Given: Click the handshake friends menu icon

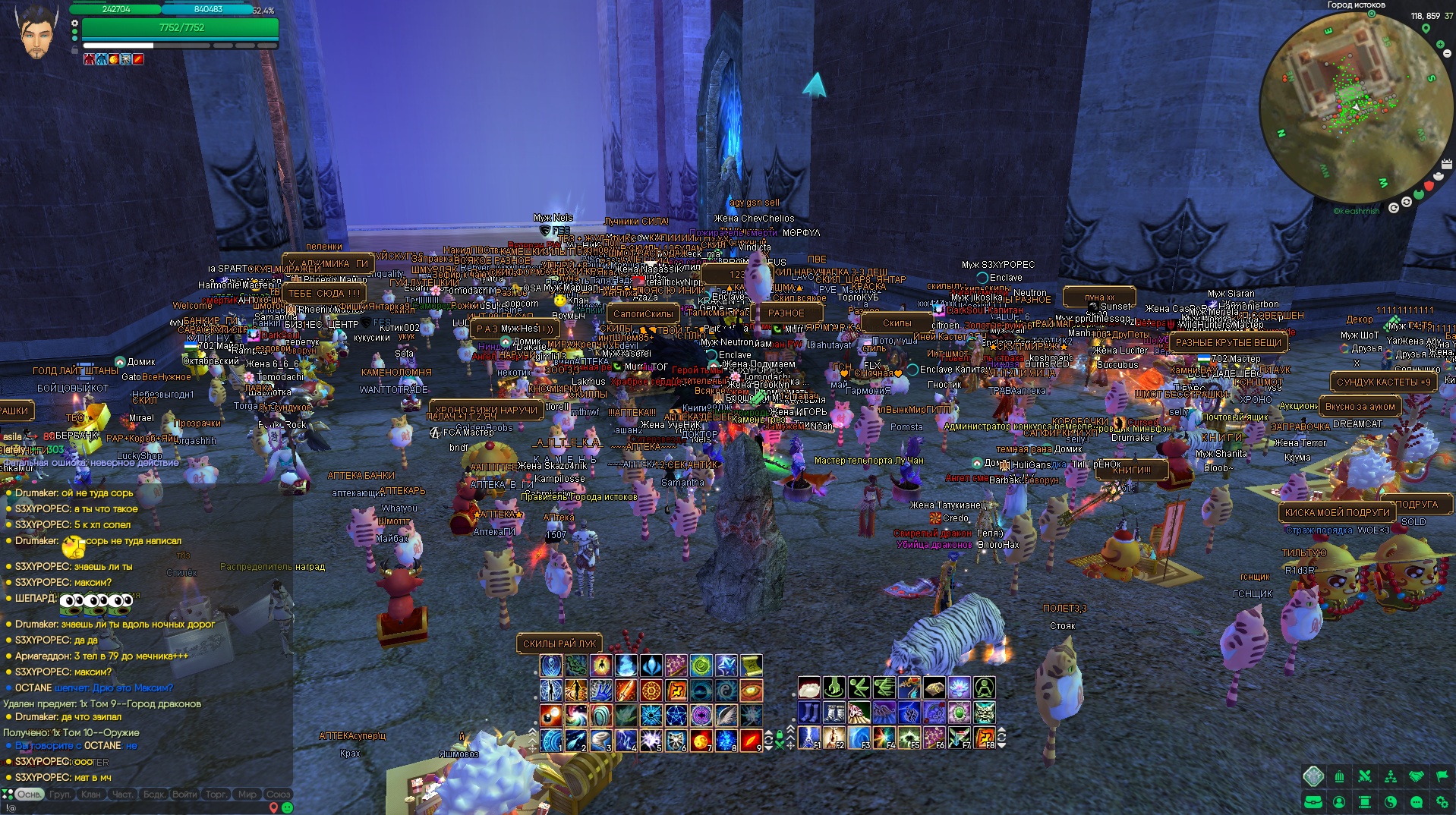Looking at the screenshot, I should 1417,776.
